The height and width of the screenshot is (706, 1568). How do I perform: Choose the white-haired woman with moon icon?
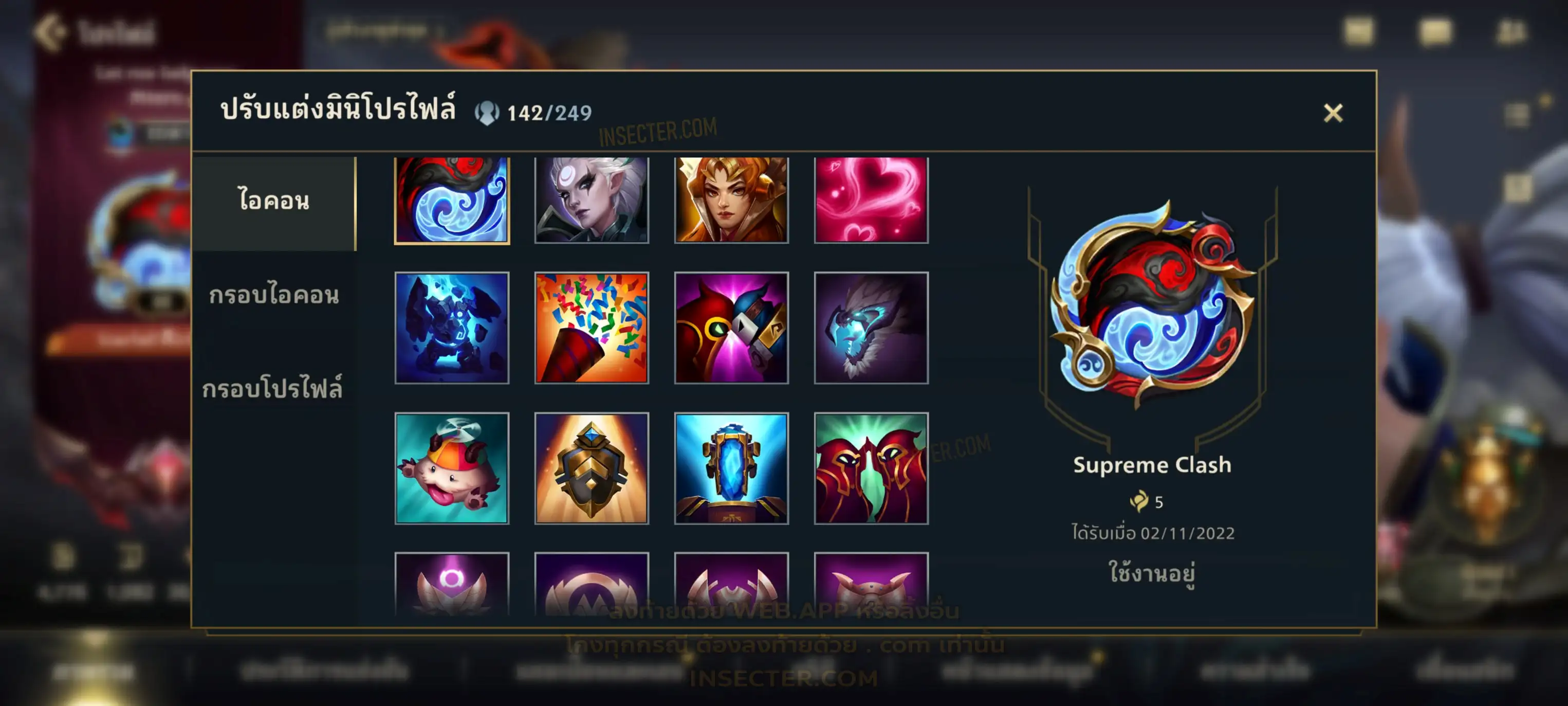(x=591, y=200)
